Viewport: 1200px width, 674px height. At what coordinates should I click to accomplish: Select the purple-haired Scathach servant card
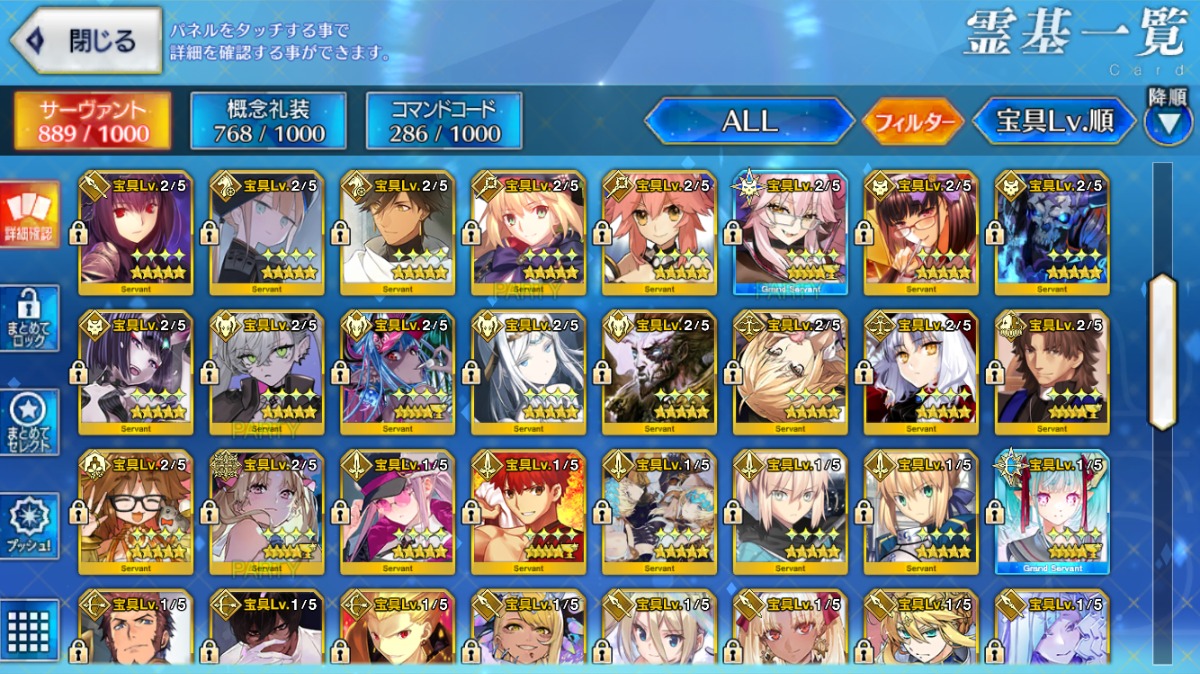pyautogui.click(x=136, y=233)
